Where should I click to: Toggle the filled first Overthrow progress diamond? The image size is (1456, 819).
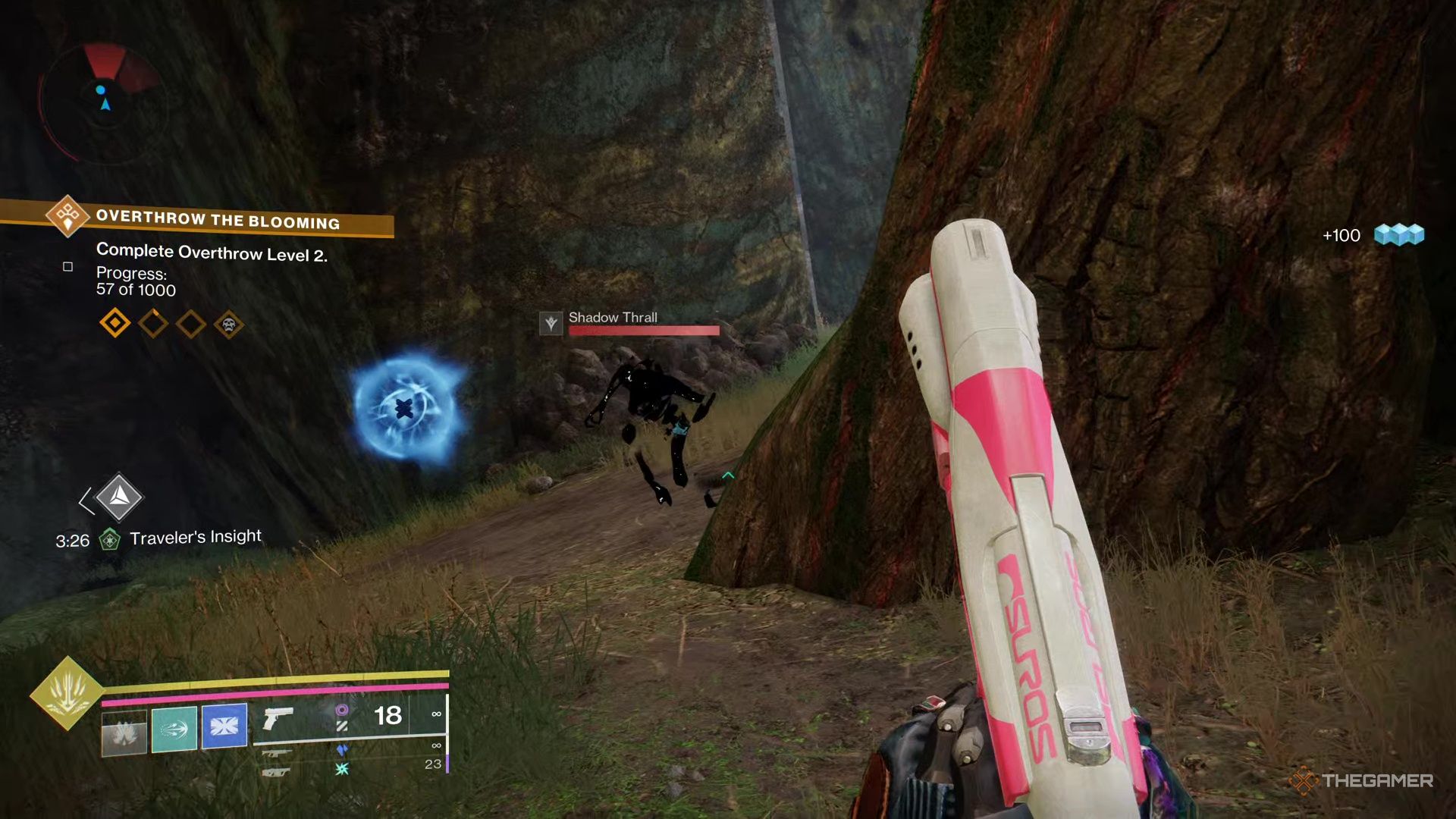tap(115, 323)
